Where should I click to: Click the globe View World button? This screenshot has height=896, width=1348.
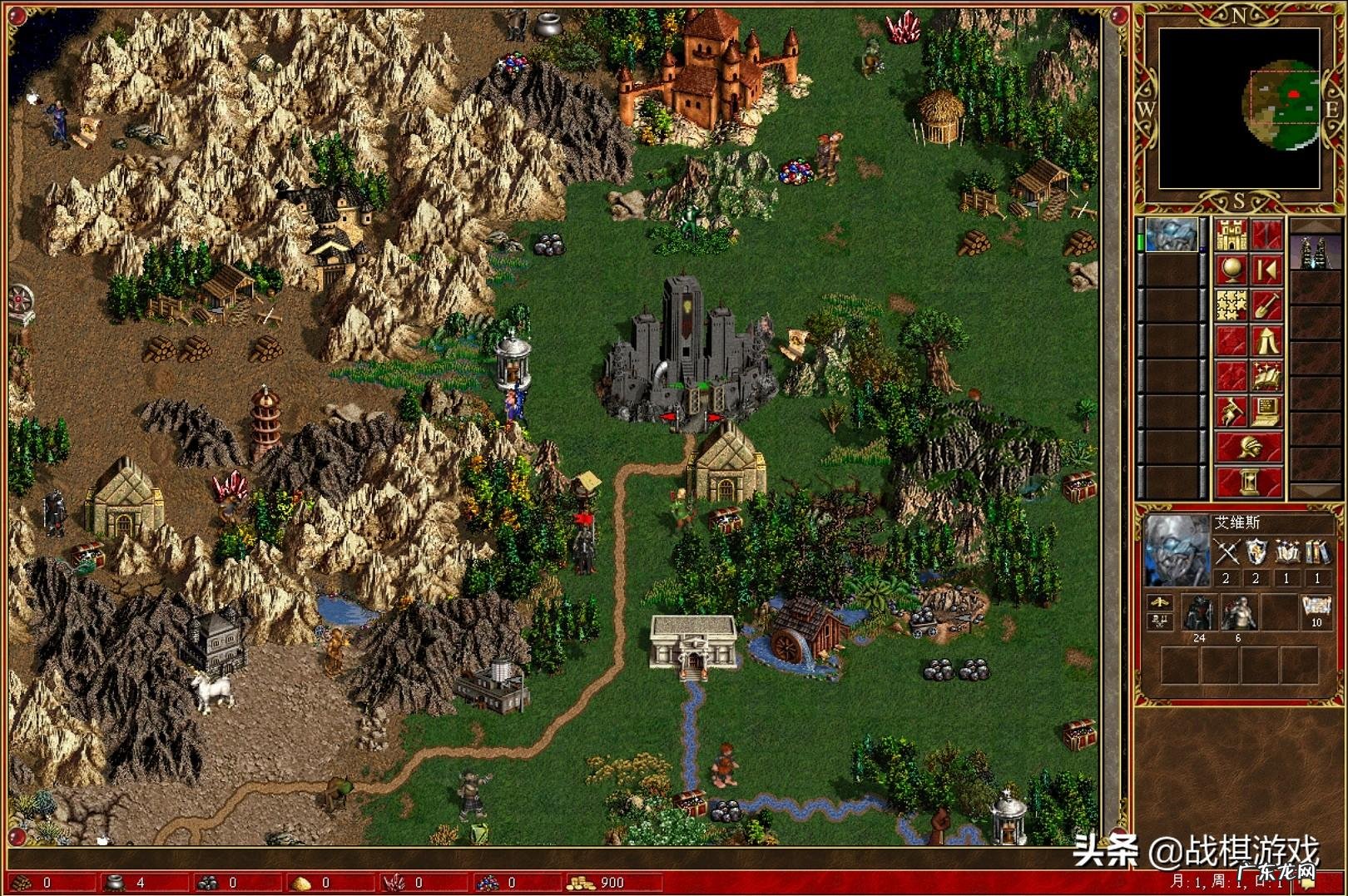pyautogui.click(x=1231, y=270)
